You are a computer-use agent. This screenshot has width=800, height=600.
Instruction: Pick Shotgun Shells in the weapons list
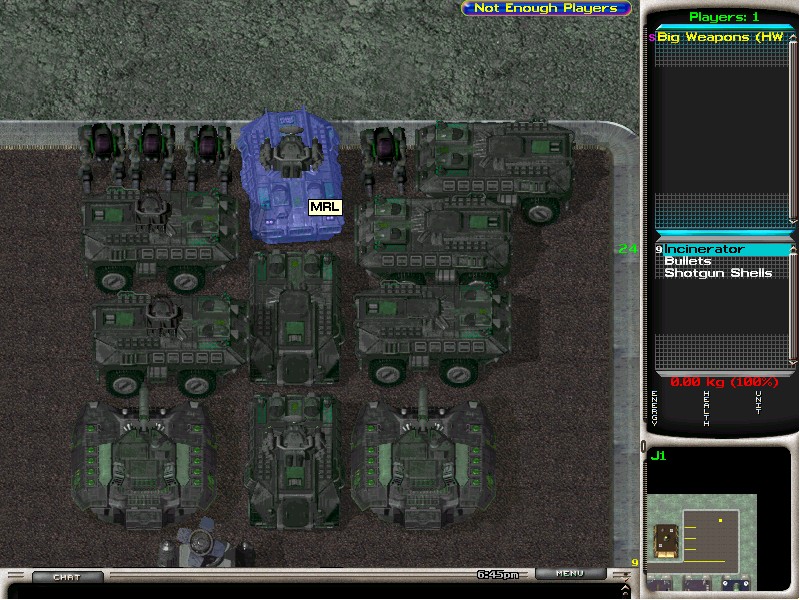pos(718,273)
